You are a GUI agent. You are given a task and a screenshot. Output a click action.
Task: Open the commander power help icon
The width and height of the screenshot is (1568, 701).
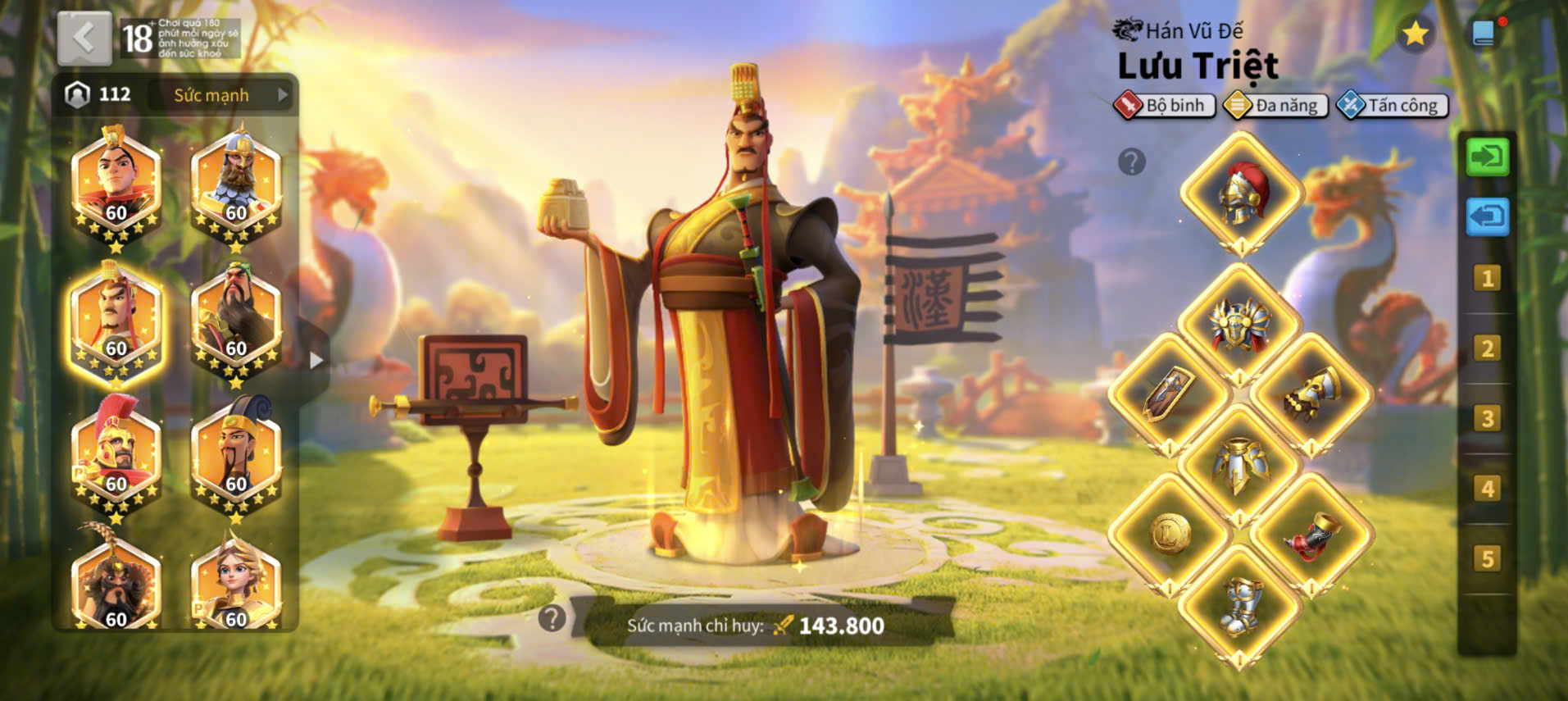[552, 618]
